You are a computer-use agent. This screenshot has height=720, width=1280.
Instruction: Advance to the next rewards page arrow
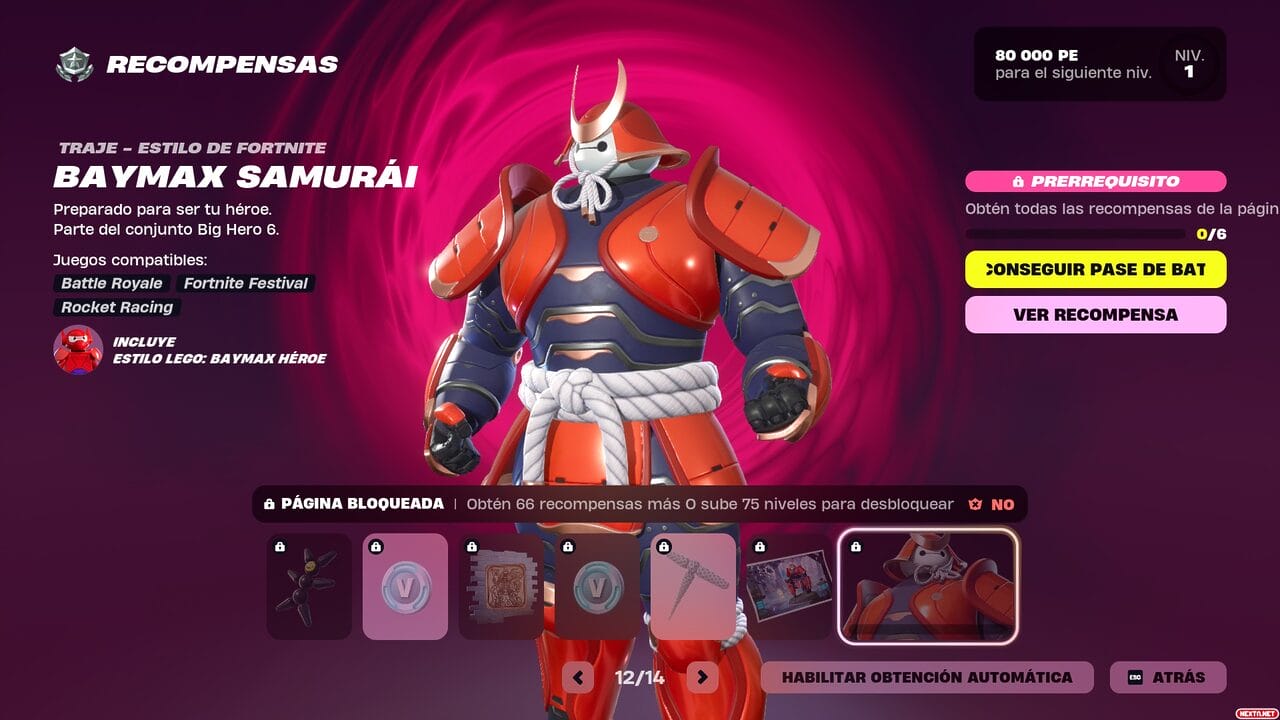click(702, 677)
